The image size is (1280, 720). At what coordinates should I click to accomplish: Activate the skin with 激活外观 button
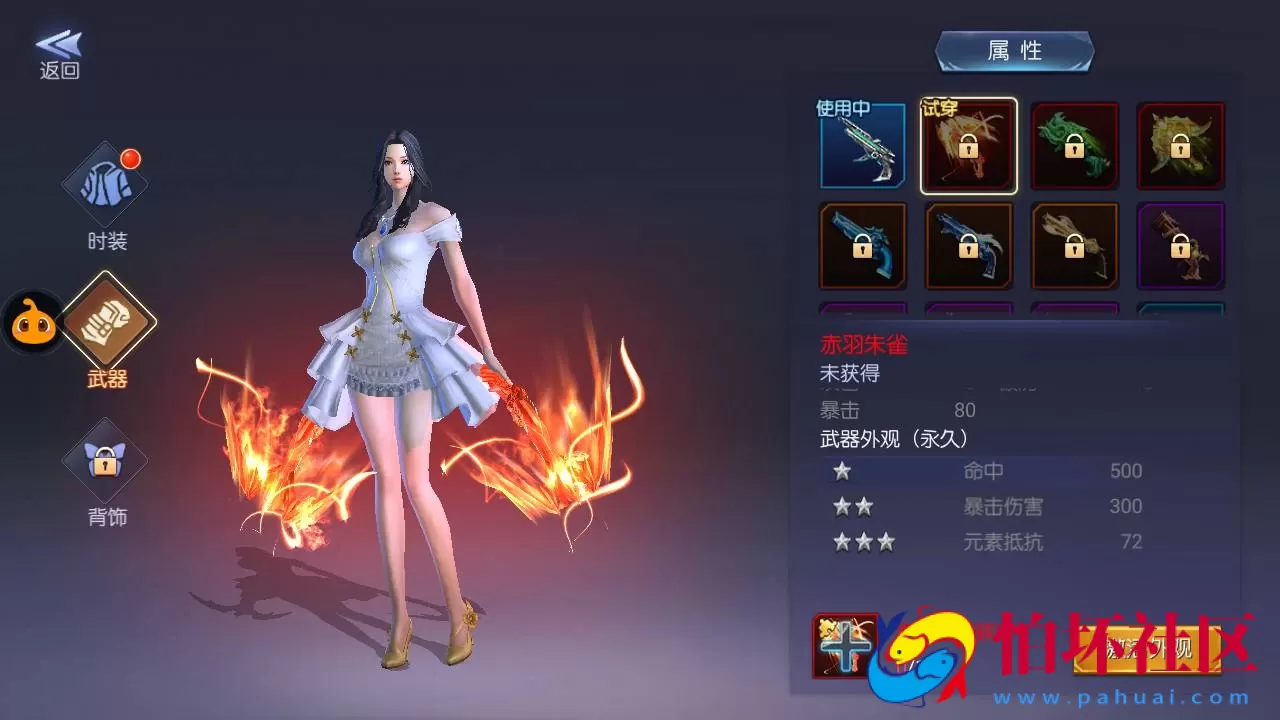coord(1150,648)
